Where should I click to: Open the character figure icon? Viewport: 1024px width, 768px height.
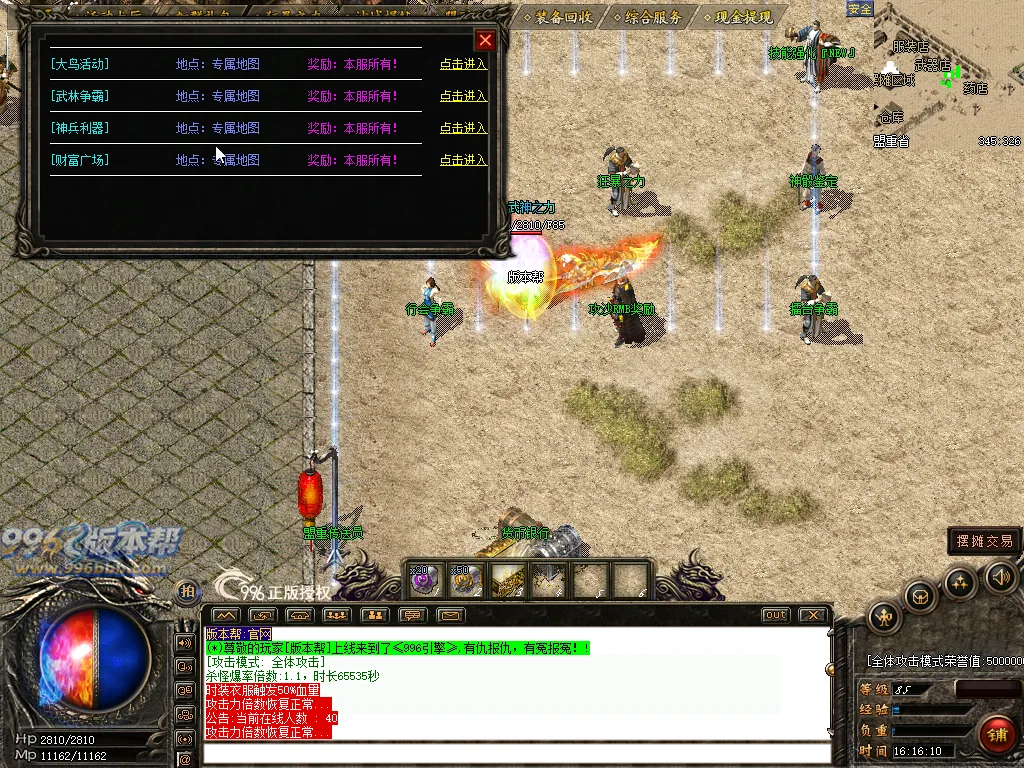point(884,617)
